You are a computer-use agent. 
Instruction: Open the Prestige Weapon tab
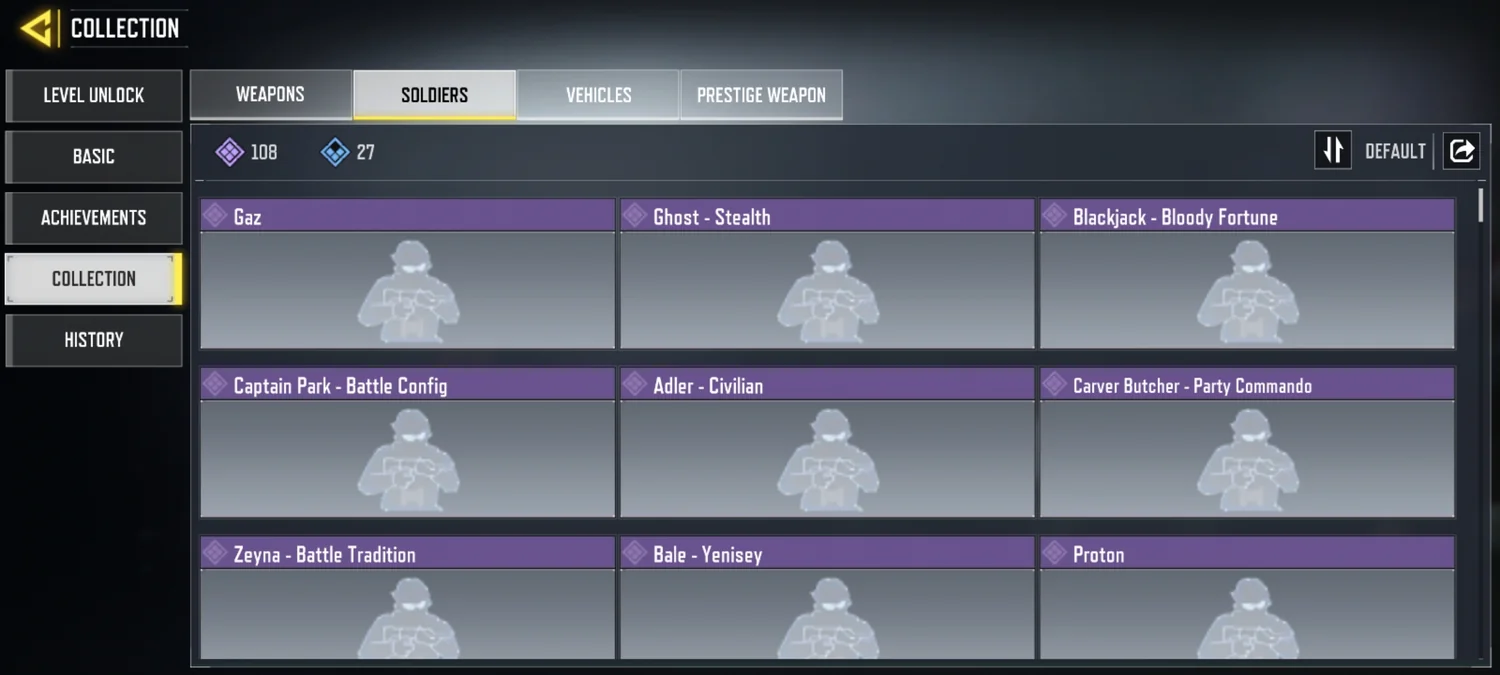click(761, 95)
